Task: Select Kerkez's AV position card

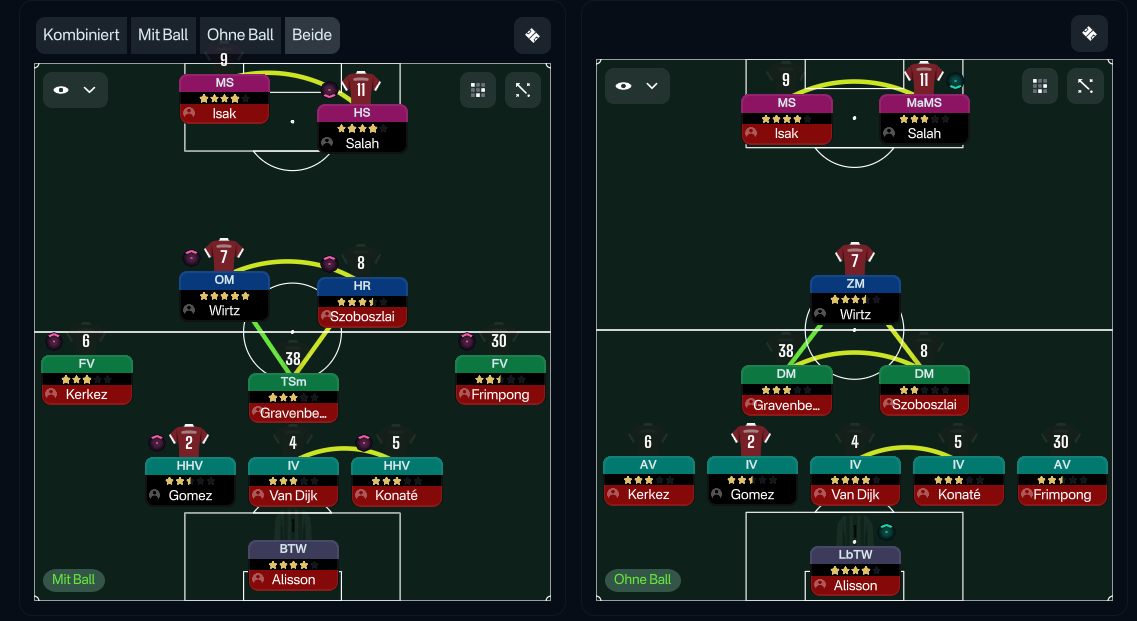Action: coord(648,479)
